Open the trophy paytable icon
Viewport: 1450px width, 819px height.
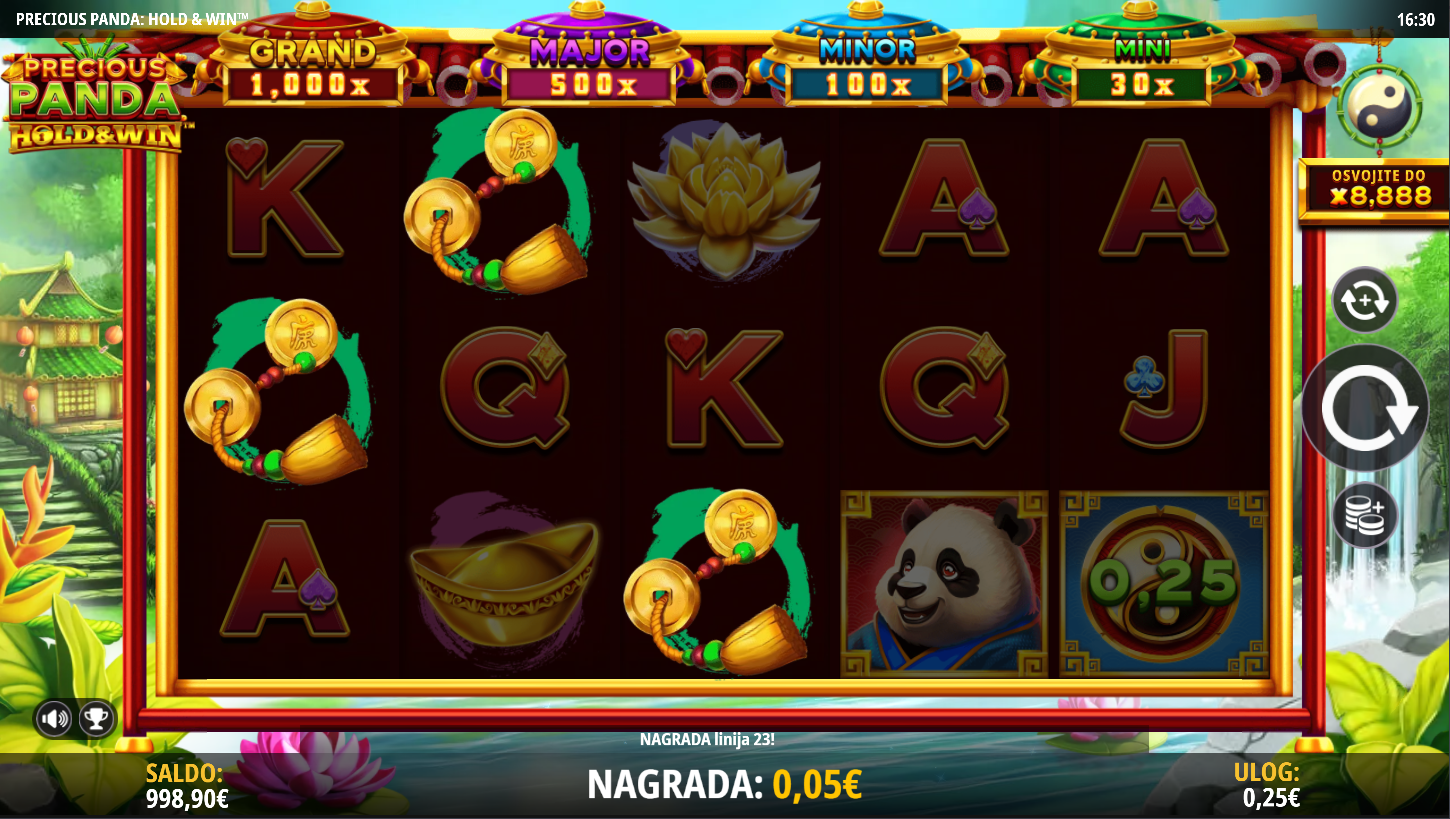(x=96, y=718)
